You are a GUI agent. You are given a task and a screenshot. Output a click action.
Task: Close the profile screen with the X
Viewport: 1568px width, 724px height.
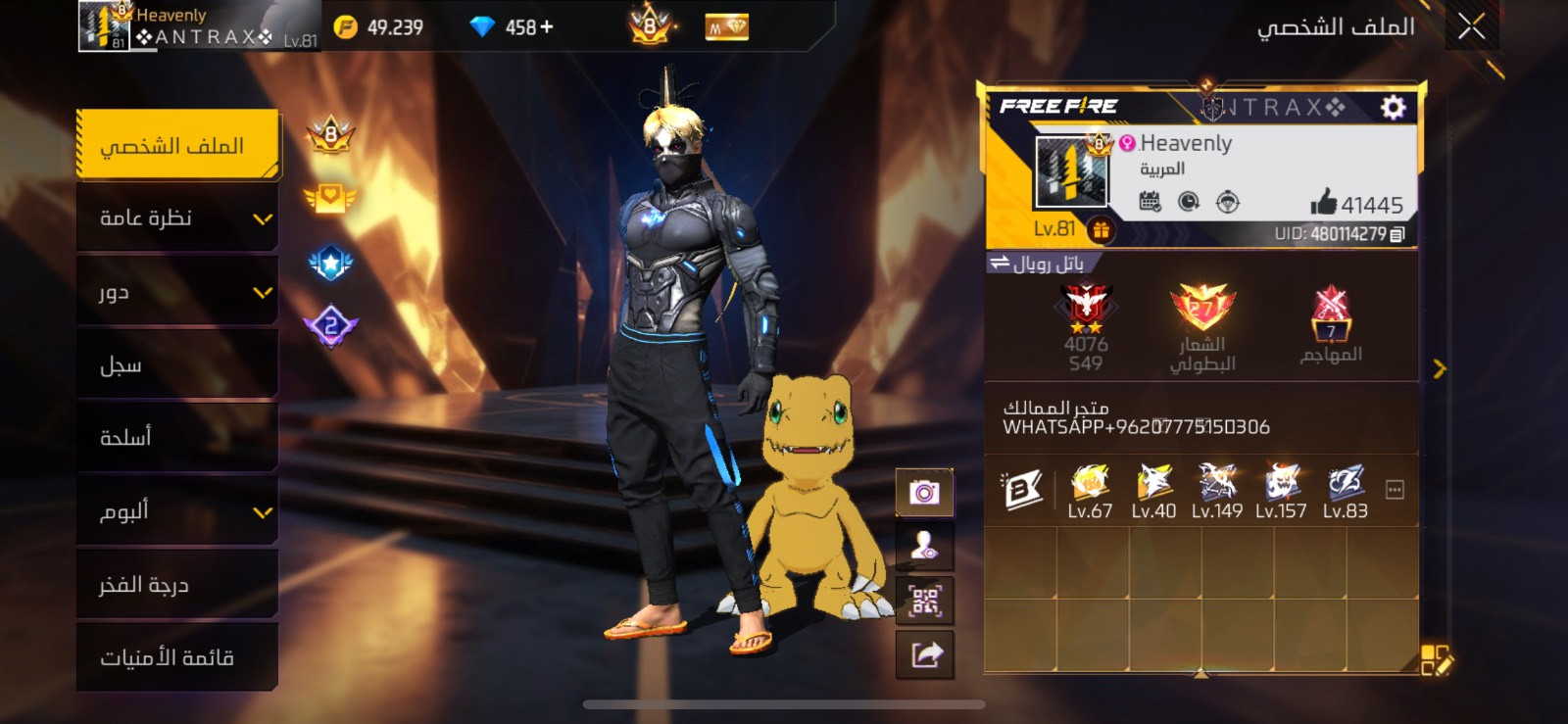tap(1471, 26)
